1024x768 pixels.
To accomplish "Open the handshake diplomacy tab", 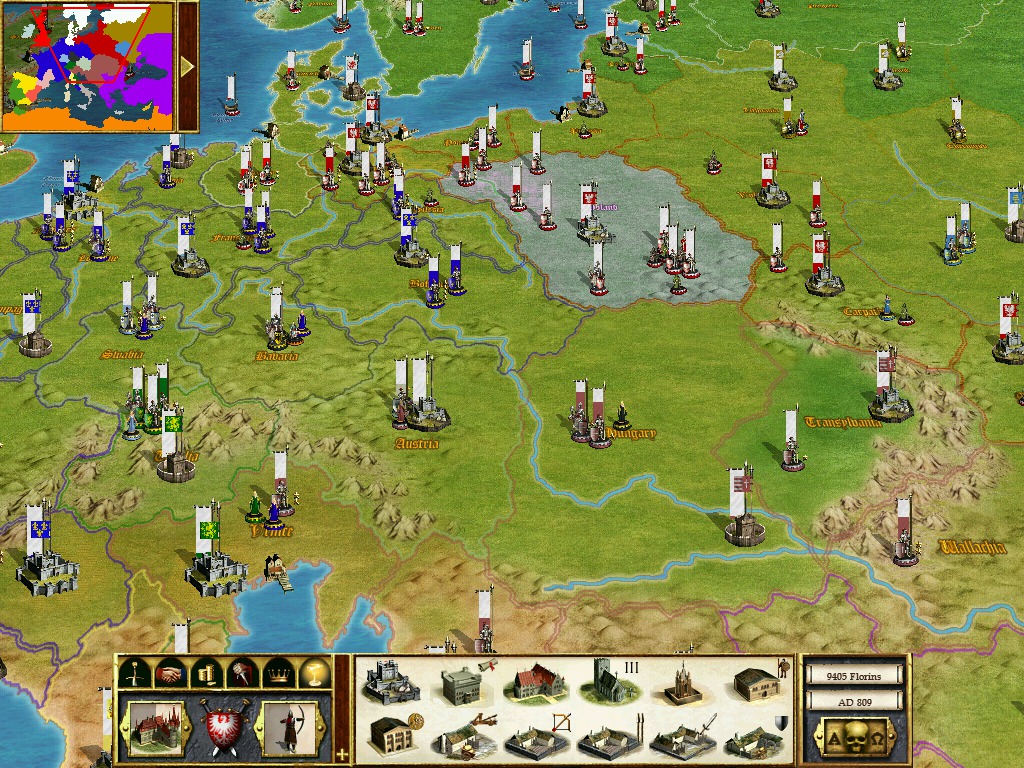I will coord(169,673).
